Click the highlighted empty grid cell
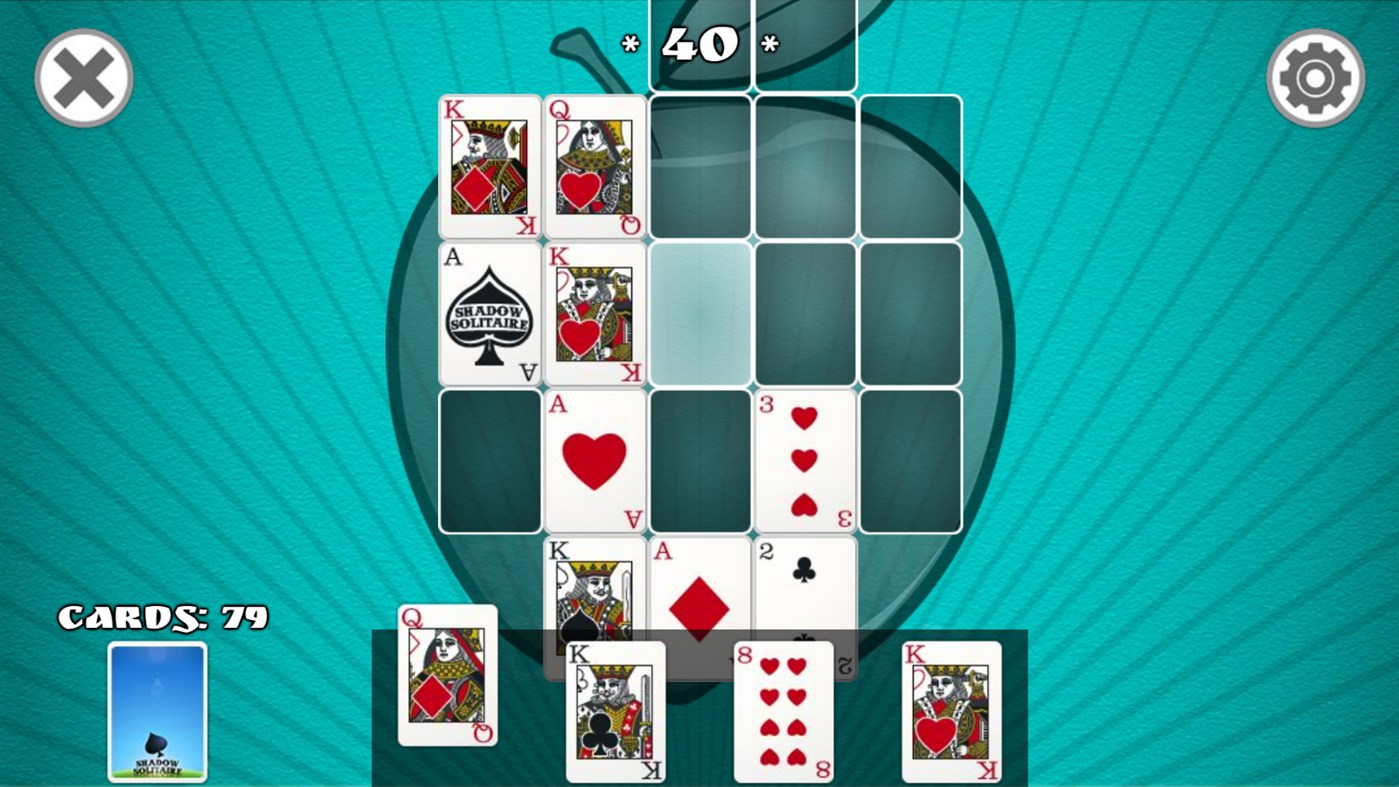1399x787 pixels. click(x=699, y=313)
